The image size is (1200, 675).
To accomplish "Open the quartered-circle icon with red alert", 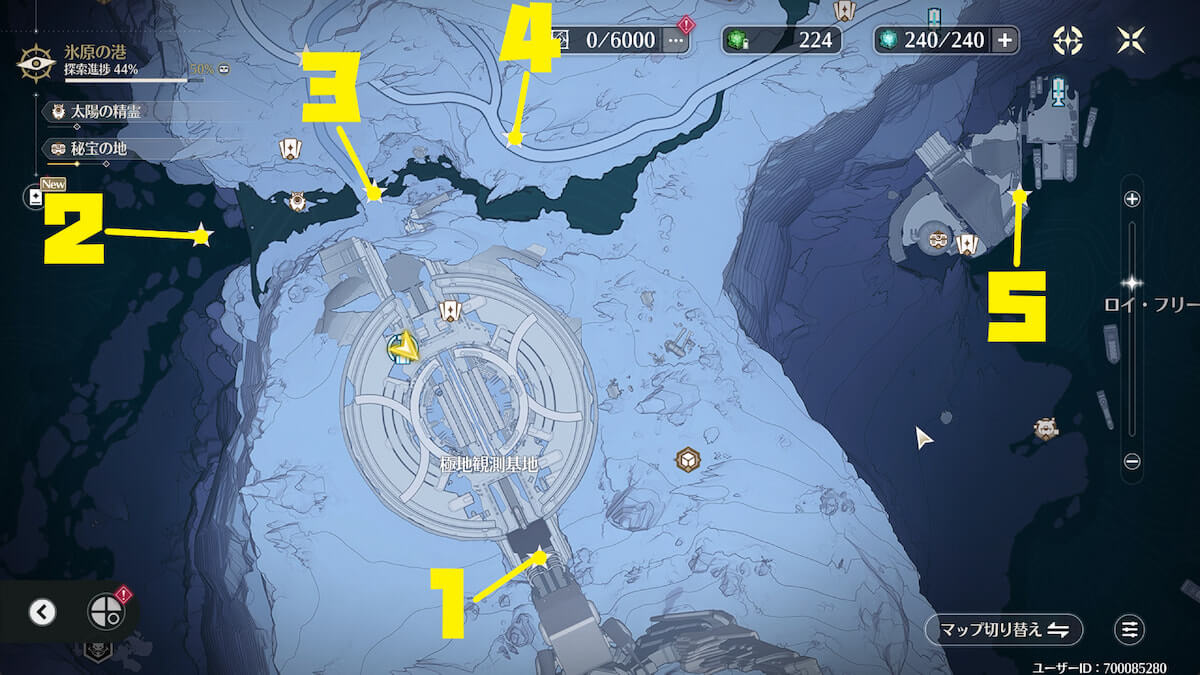I will point(105,611).
